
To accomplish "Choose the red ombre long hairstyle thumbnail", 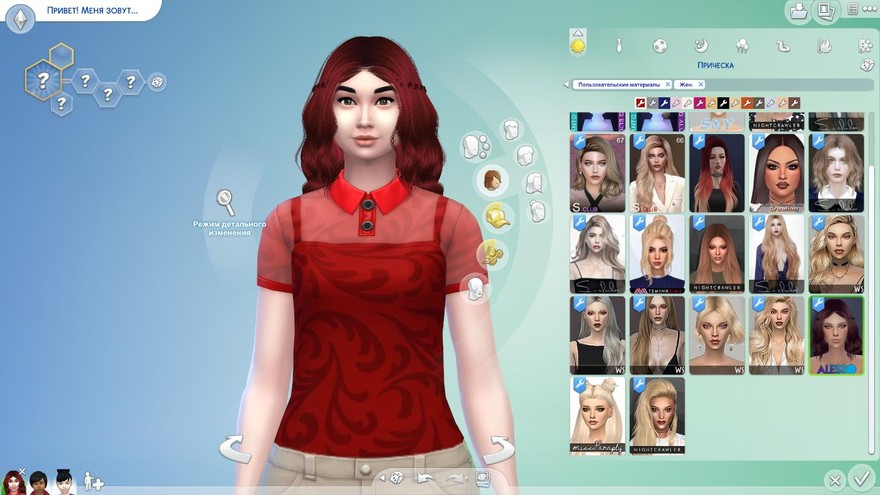I will click(x=716, y=173).
